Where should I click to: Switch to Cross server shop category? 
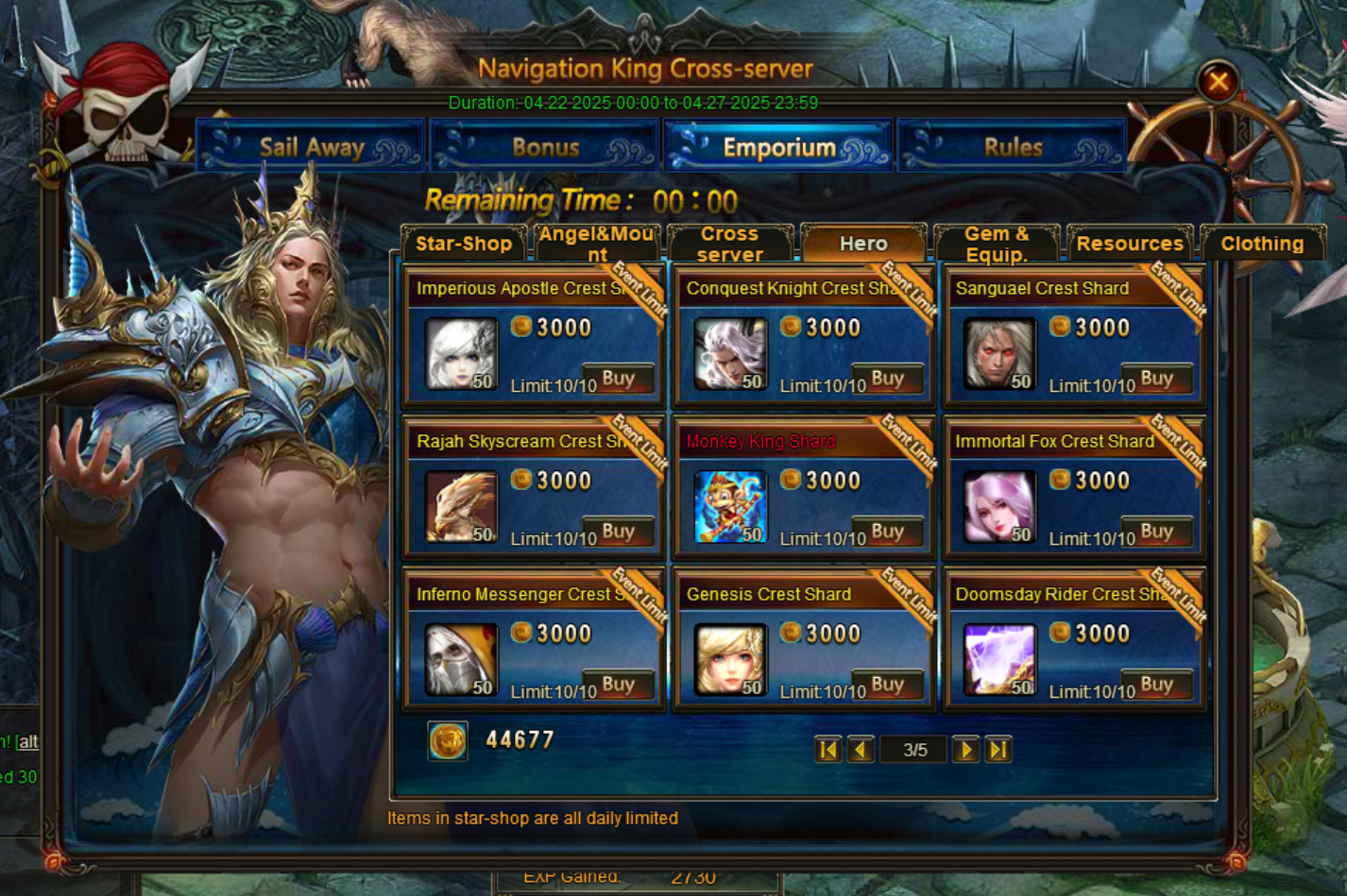click(x=729, y=244)
